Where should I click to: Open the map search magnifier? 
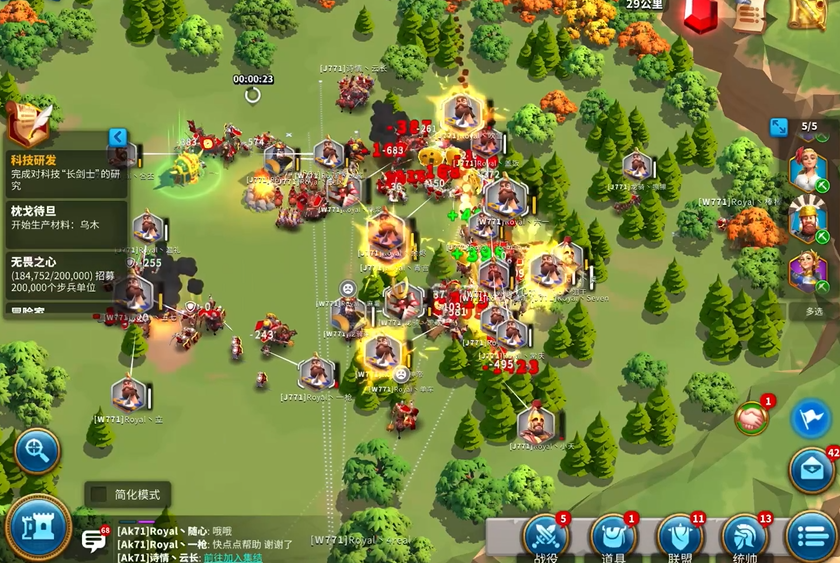37,451
